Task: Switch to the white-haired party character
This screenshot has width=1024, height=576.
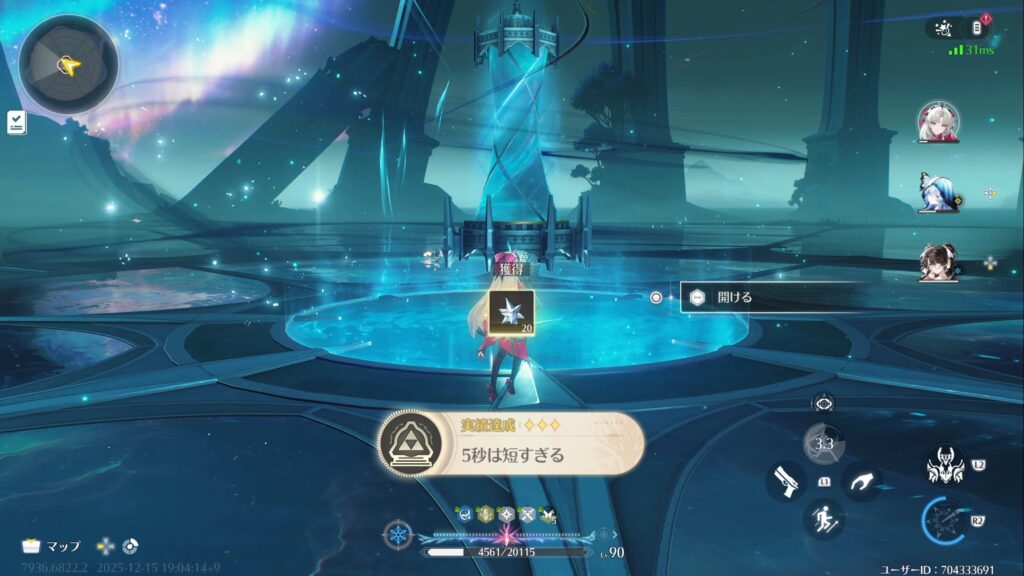Action: click(x=939, y=121)
